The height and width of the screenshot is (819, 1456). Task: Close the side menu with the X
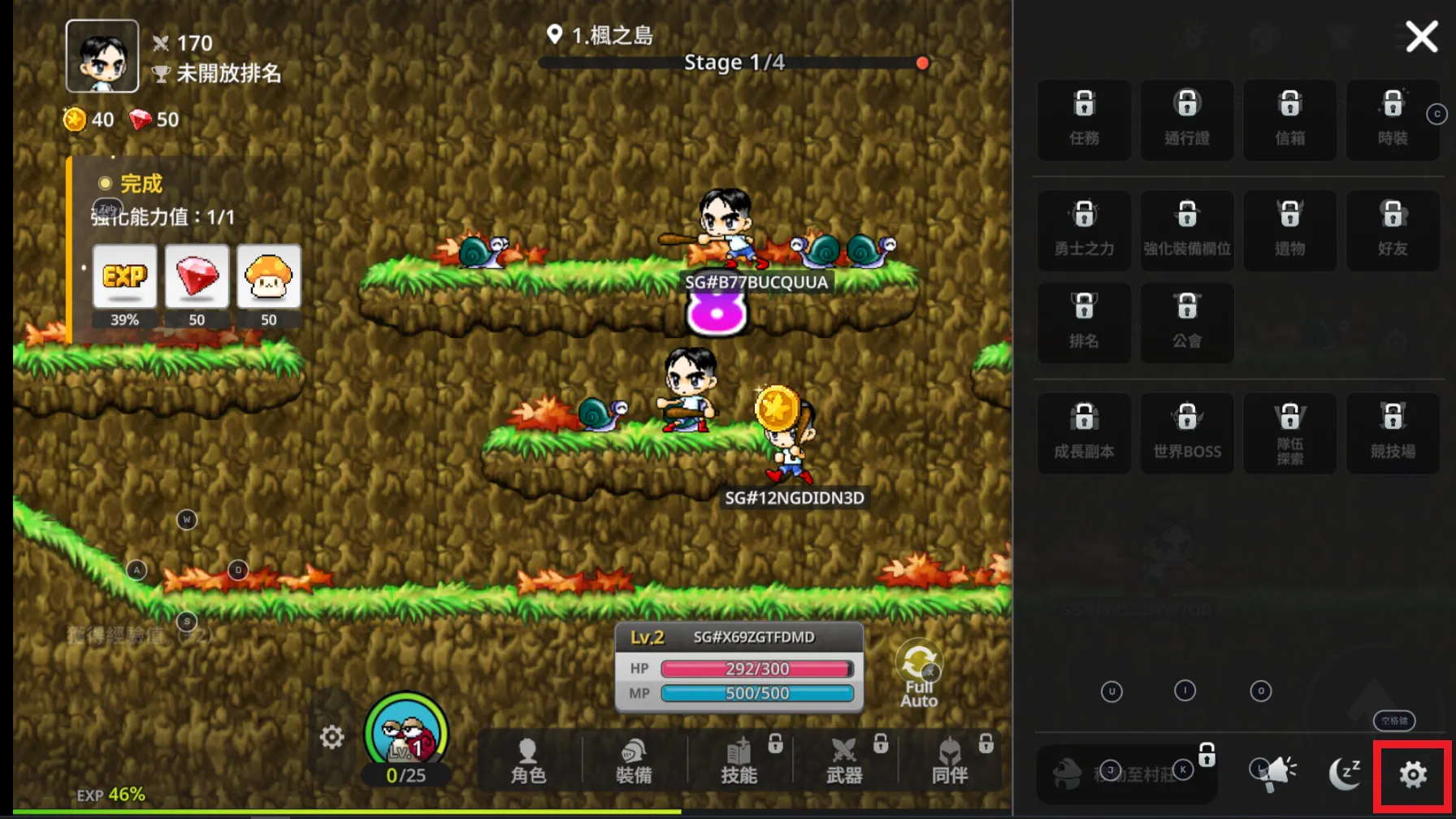[x=1421, y=37]
